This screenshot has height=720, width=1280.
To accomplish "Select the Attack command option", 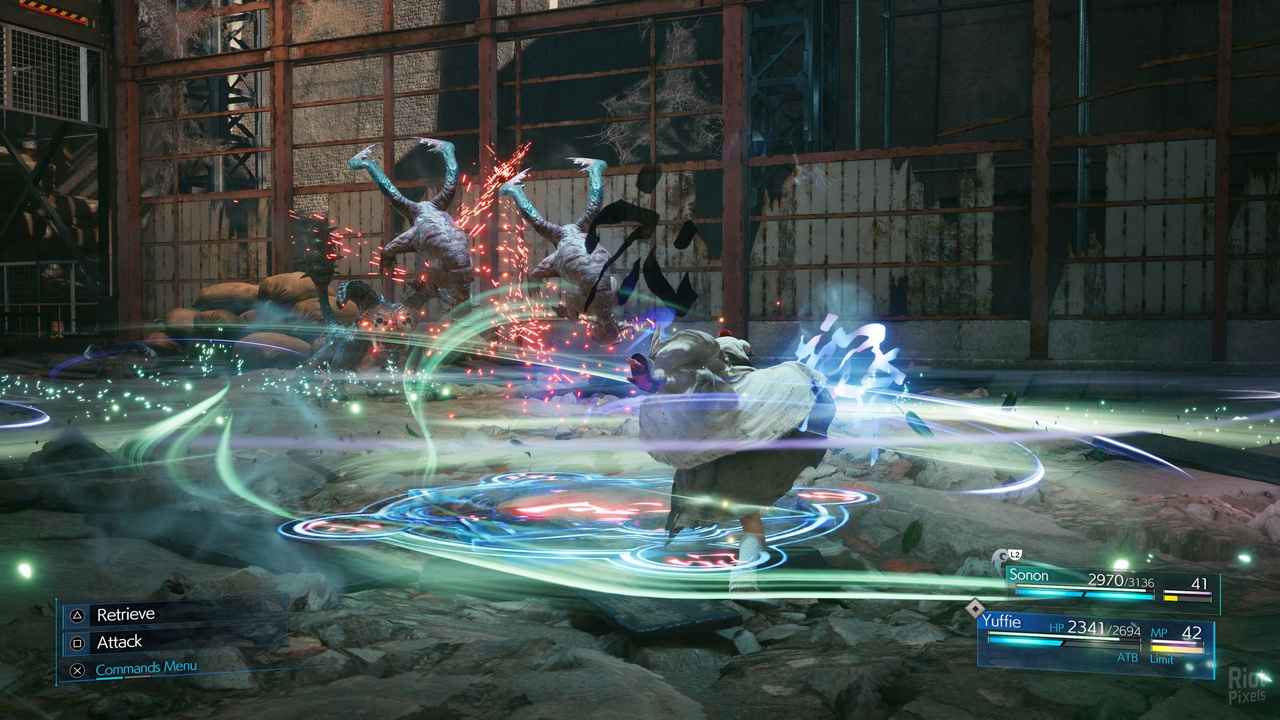I will tap(119, 642).
